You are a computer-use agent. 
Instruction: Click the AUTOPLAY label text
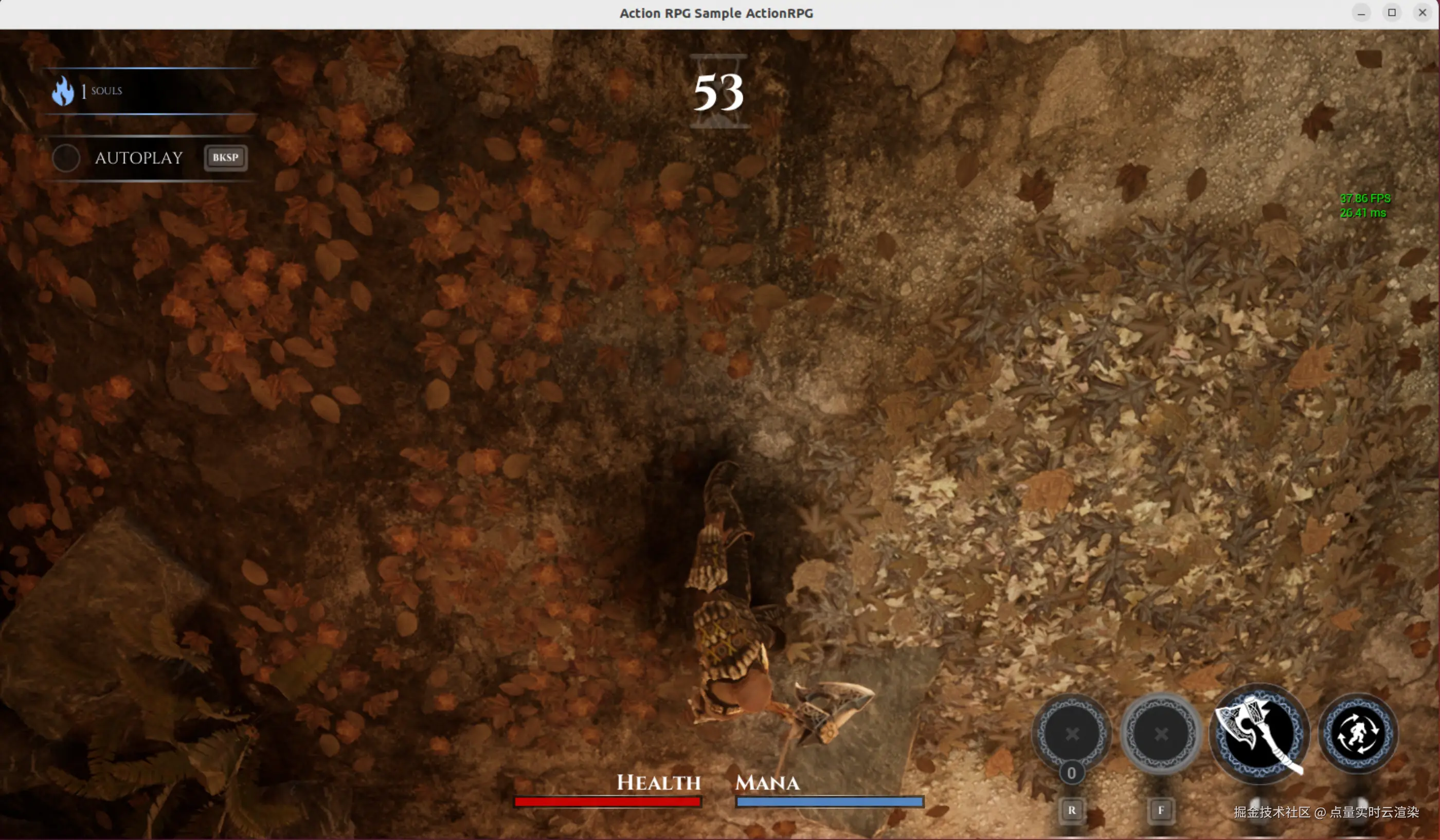(x=139, y=158)
